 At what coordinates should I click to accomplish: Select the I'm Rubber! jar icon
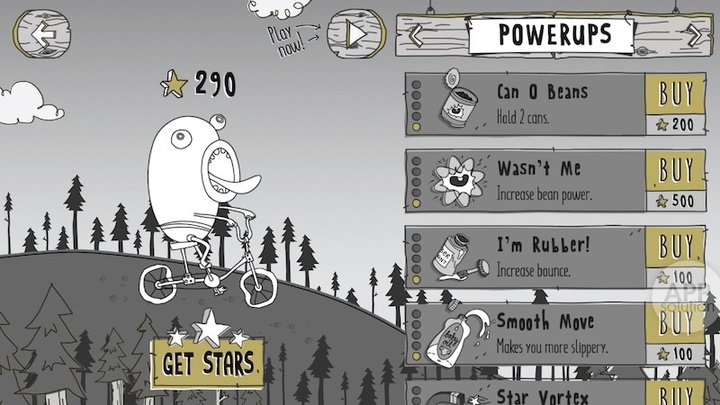tap(456, 258)
